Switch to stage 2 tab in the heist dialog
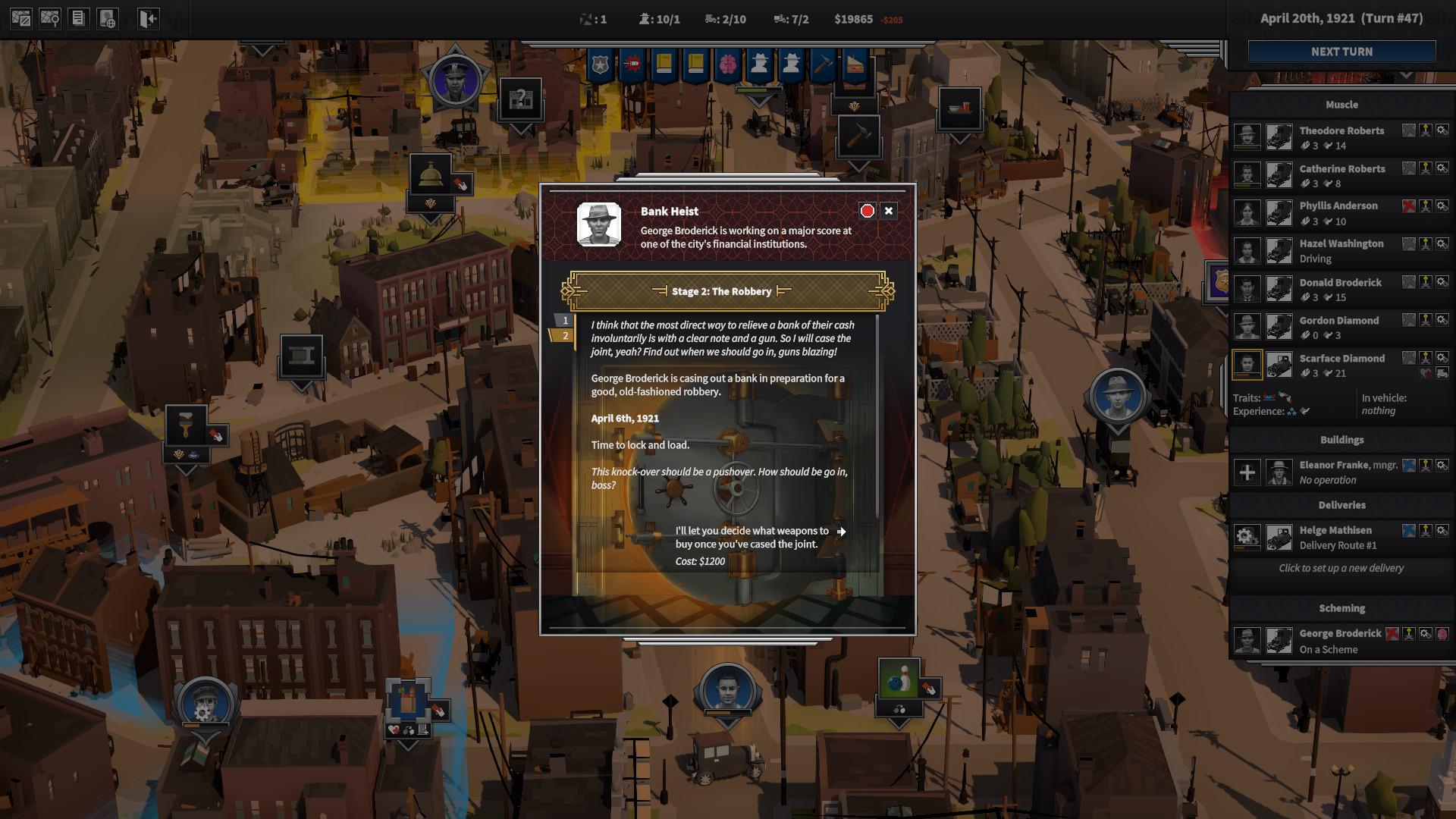Viewport: 1456px width, 819px height. pos(564,334)
